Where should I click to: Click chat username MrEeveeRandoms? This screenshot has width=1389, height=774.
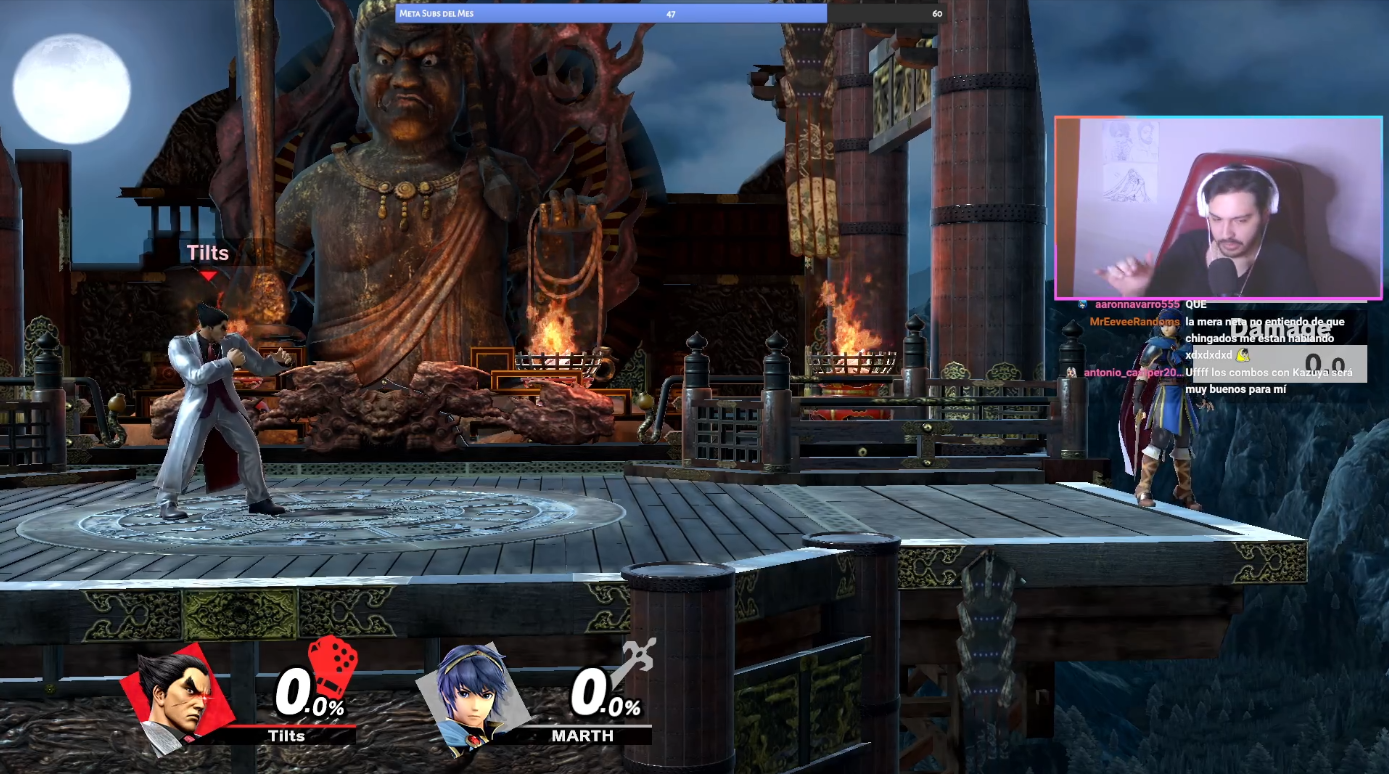coord(1134,322)
